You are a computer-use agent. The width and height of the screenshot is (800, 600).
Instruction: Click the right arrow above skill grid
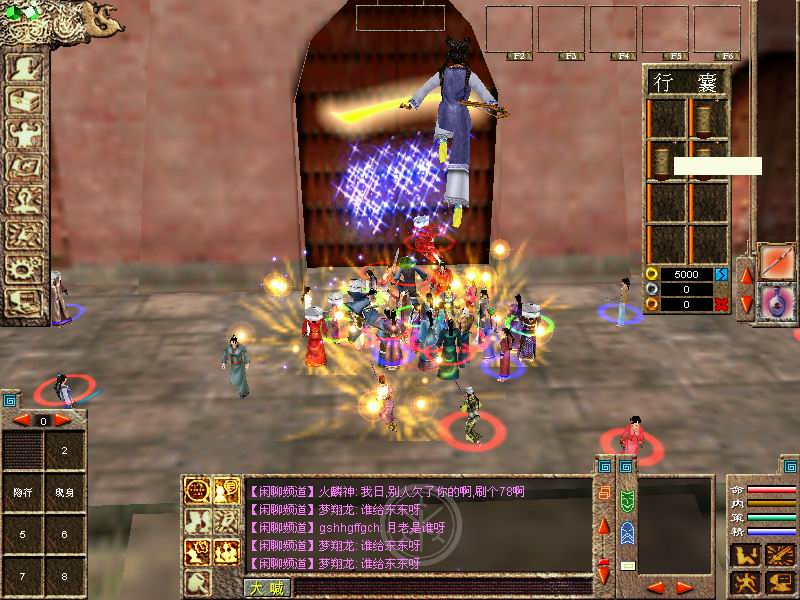coord(63,421)
